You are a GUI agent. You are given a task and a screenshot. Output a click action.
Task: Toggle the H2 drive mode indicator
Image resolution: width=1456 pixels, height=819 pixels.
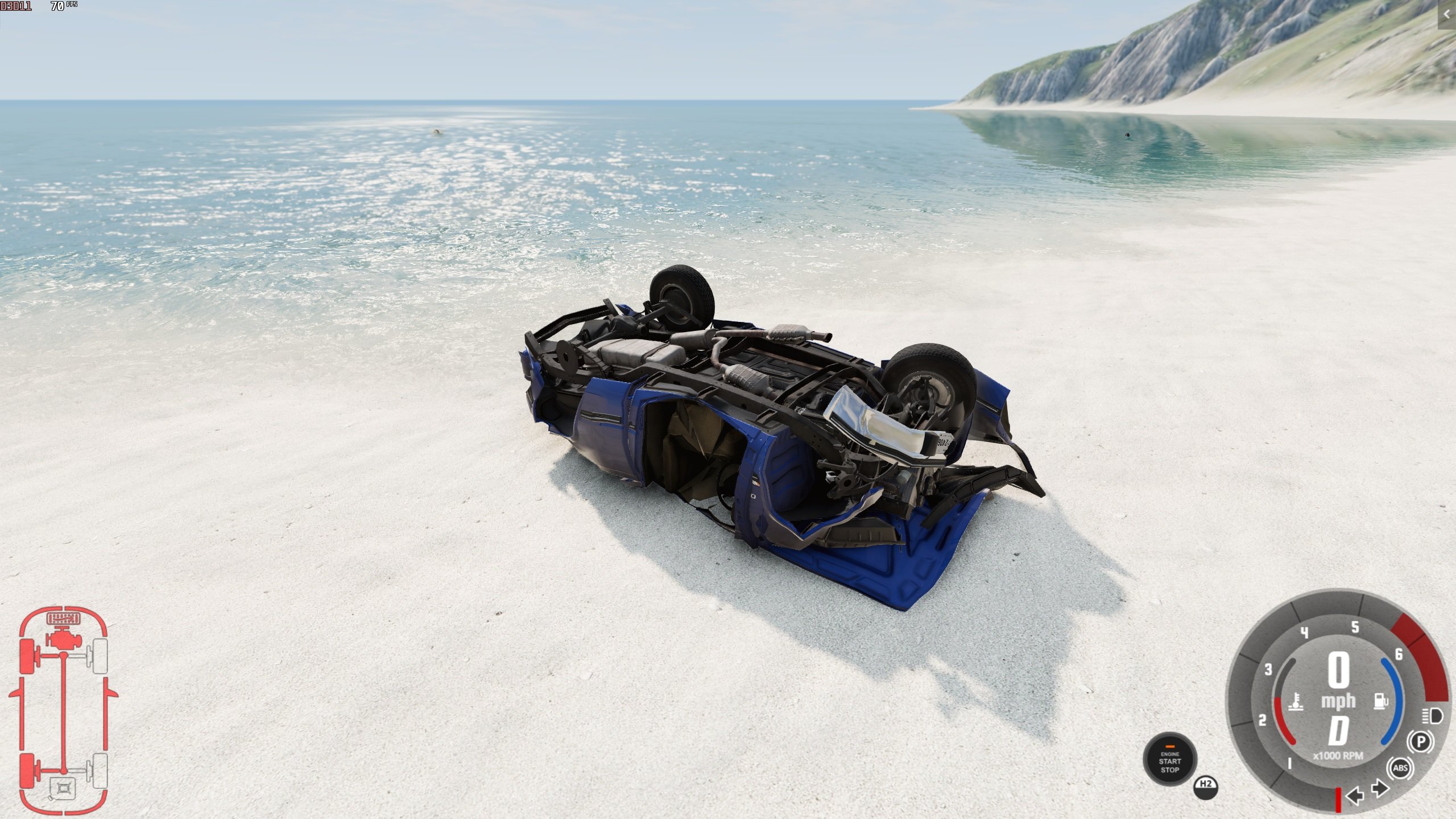1206,785
